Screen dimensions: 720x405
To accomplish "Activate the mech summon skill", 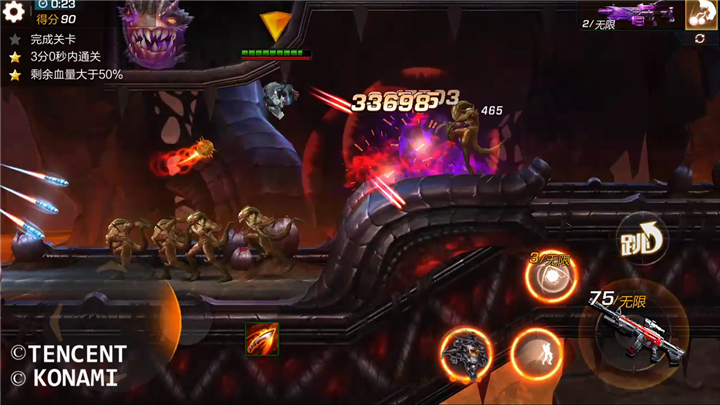I will (465, 354).
